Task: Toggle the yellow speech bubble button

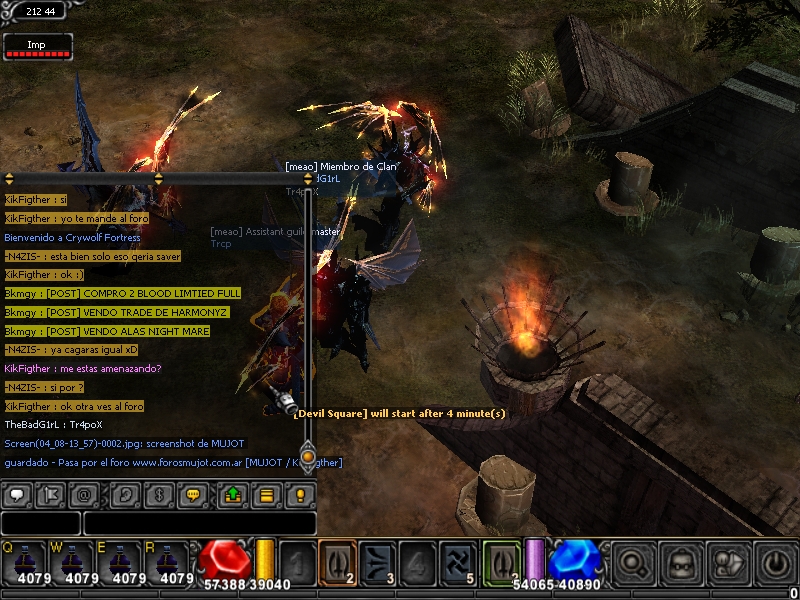Action: point(192,494)
